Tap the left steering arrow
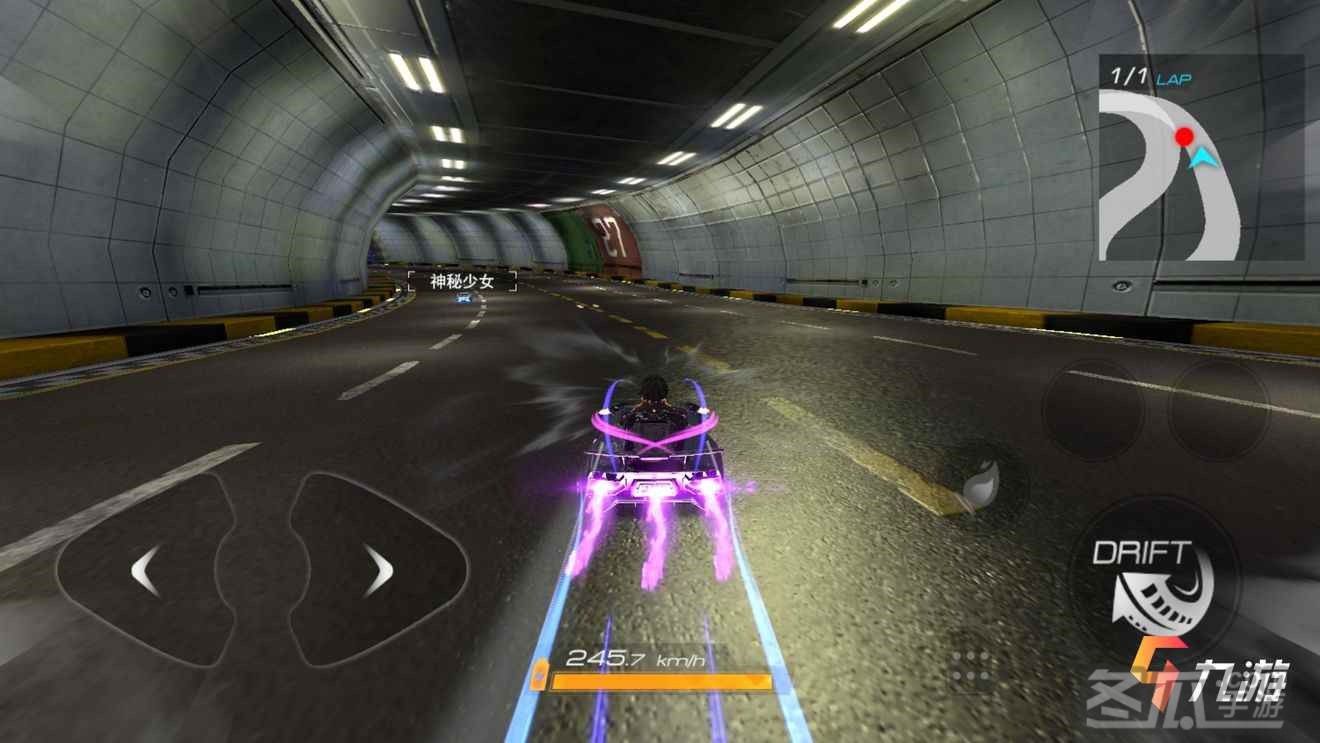The width and height of the screenshot is (1320, 743). pyautogui.click(x=145, y=572)
